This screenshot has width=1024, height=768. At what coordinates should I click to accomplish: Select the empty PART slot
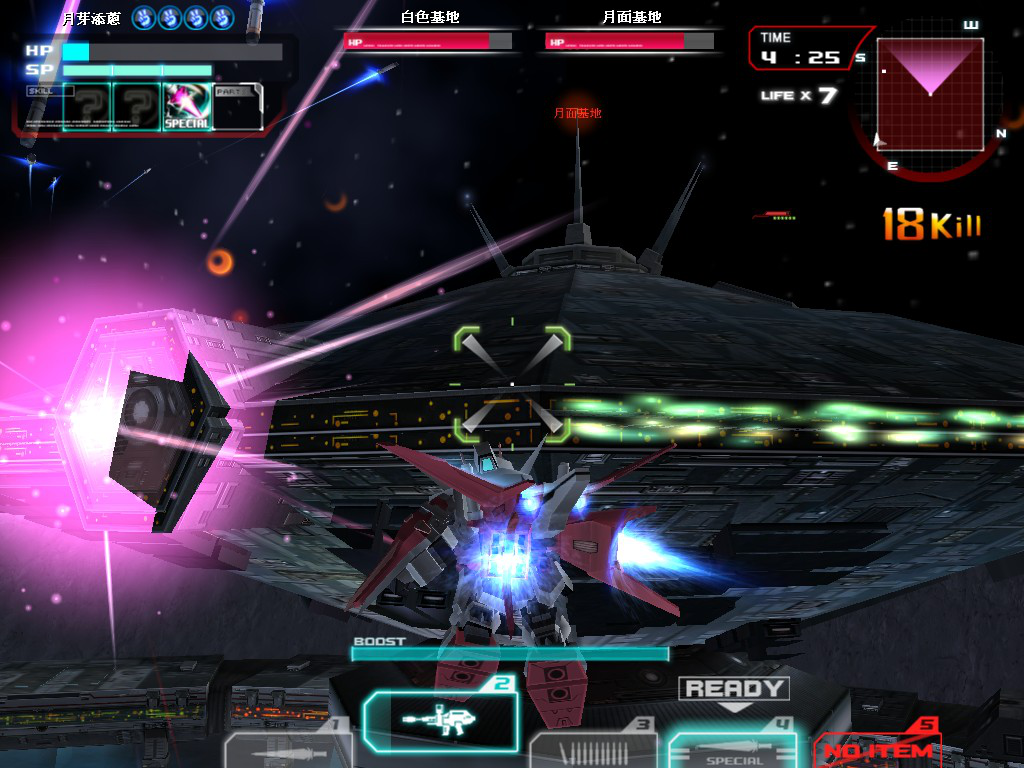238,107
